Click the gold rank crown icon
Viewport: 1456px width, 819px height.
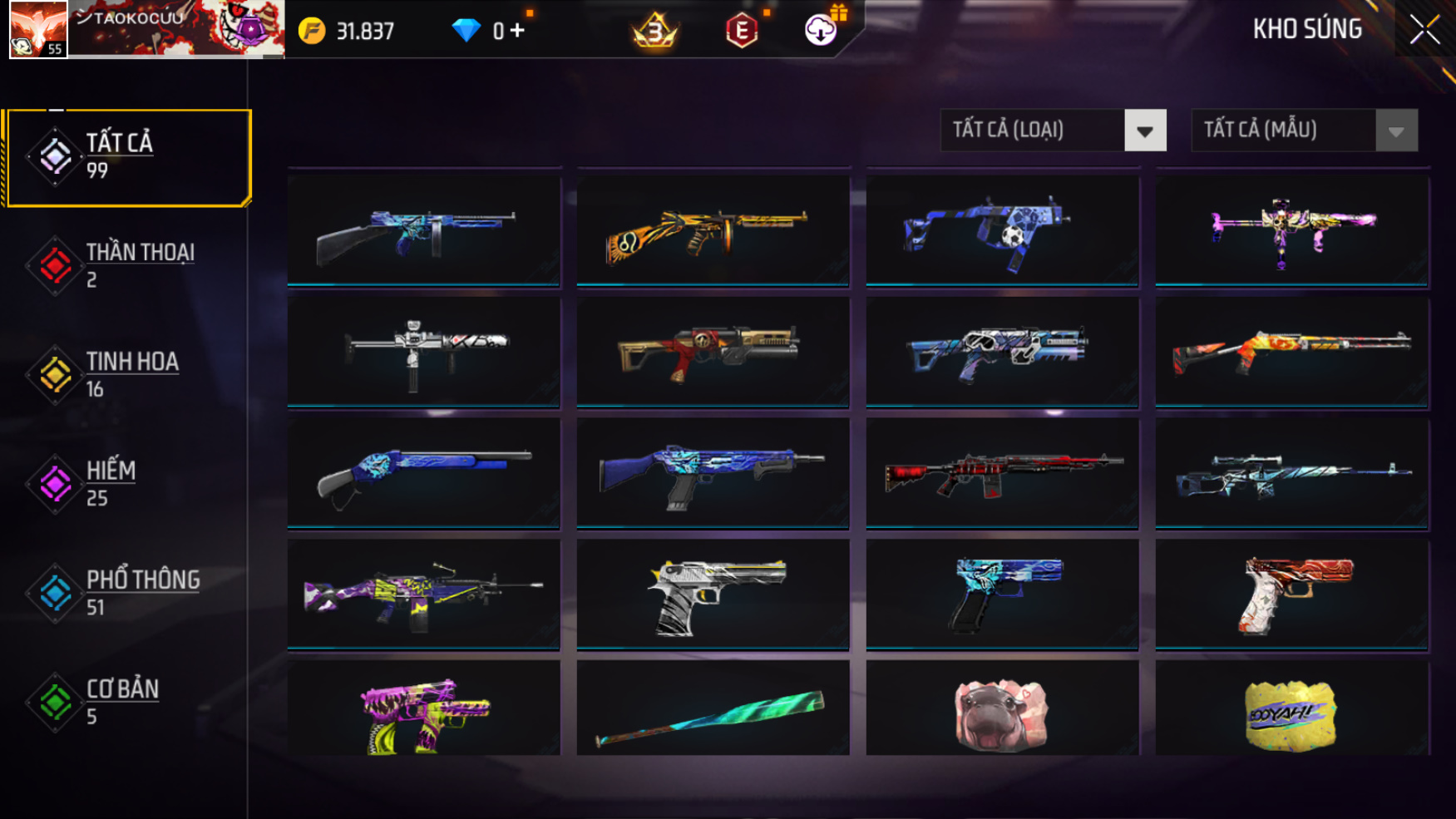point(655,31)
